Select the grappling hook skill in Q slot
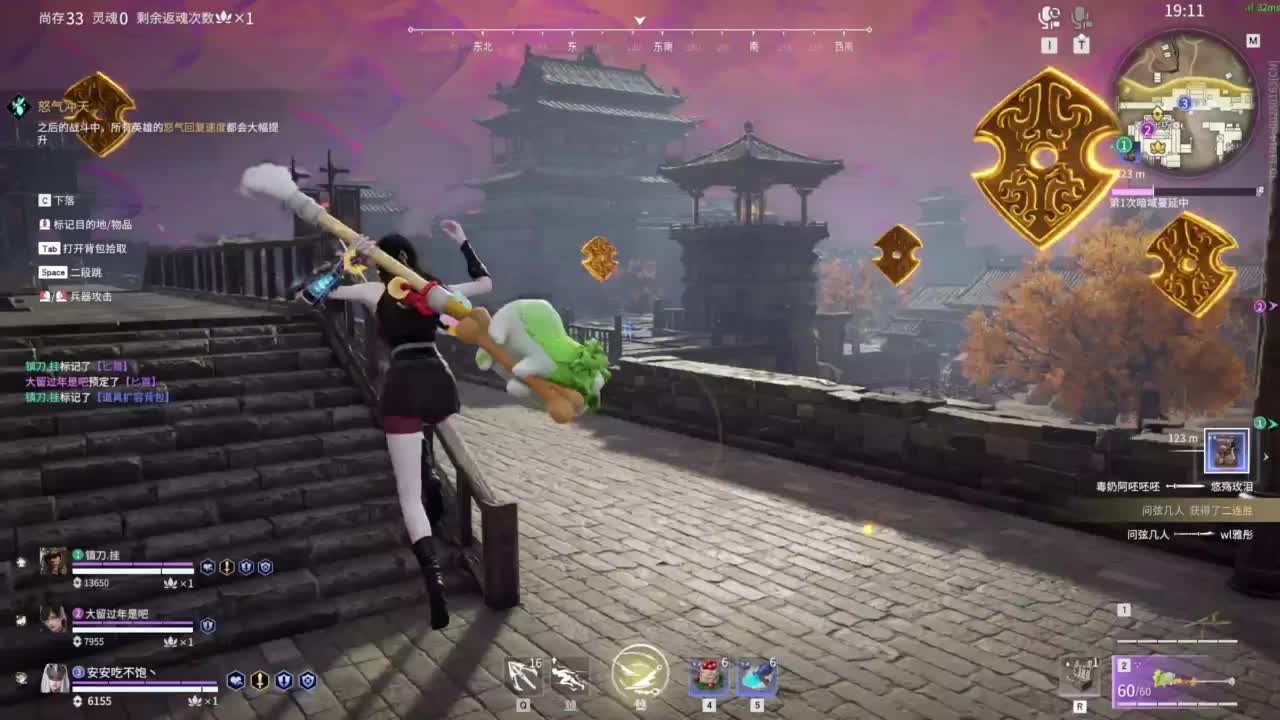The image size is (1280, 720). (521, 677)
